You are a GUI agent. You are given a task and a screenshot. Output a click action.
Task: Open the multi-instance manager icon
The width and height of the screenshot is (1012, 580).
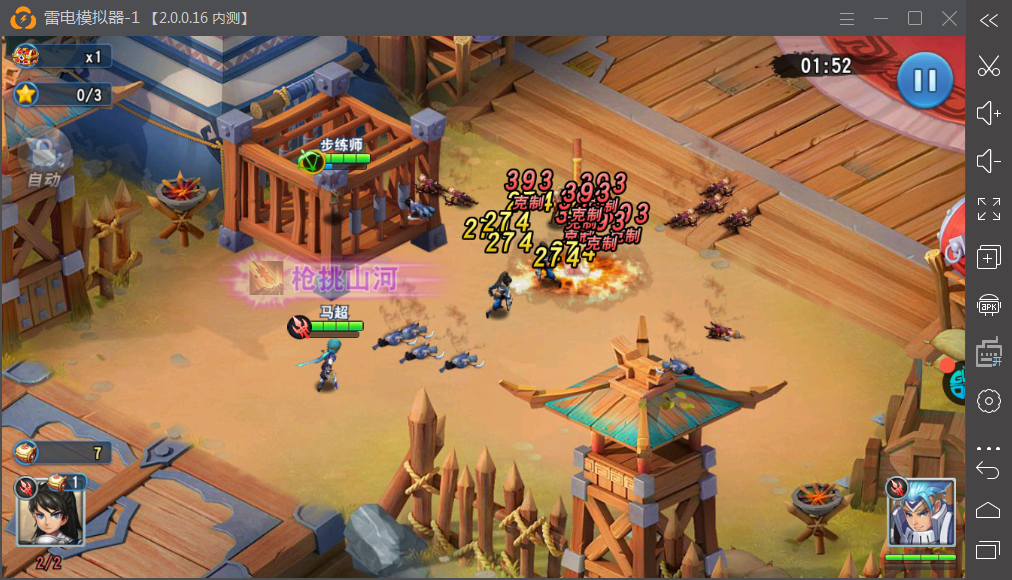coord(989,257)
